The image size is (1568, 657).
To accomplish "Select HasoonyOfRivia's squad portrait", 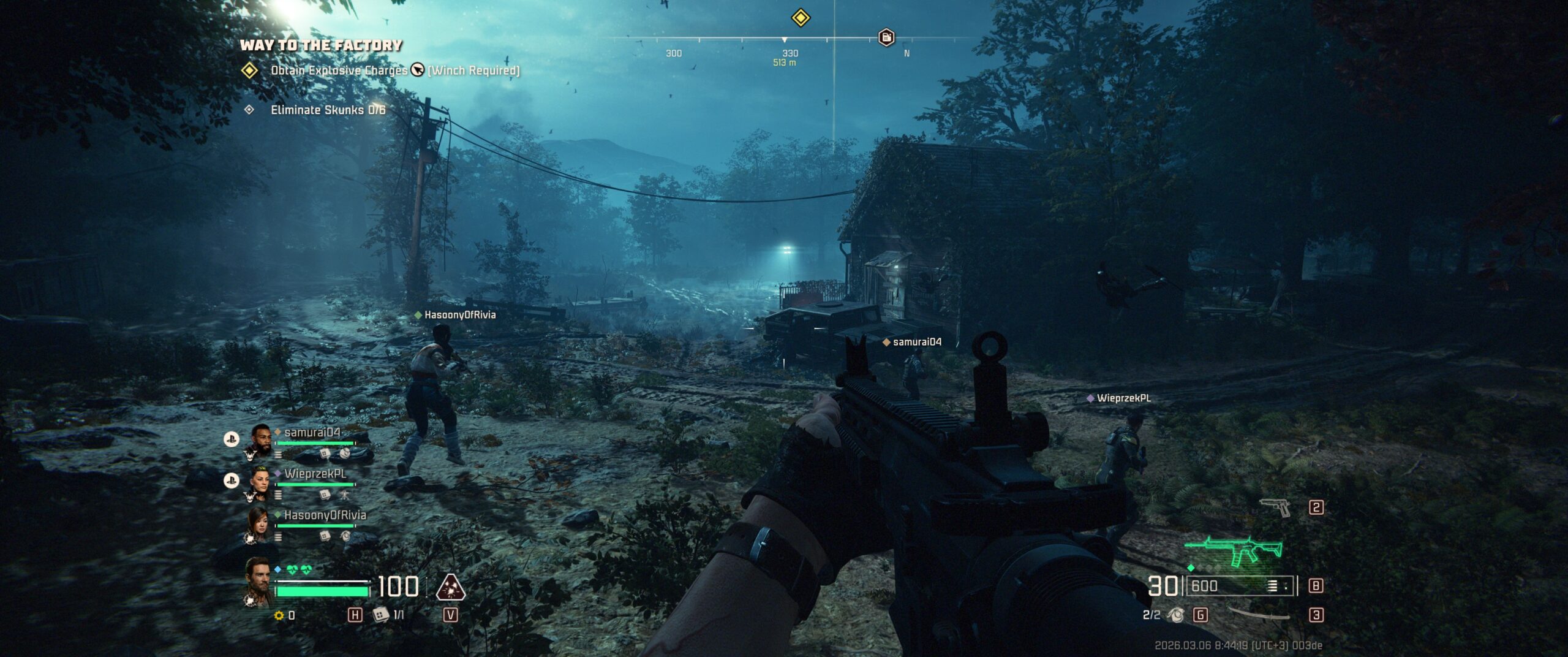I will click(258, 524).
